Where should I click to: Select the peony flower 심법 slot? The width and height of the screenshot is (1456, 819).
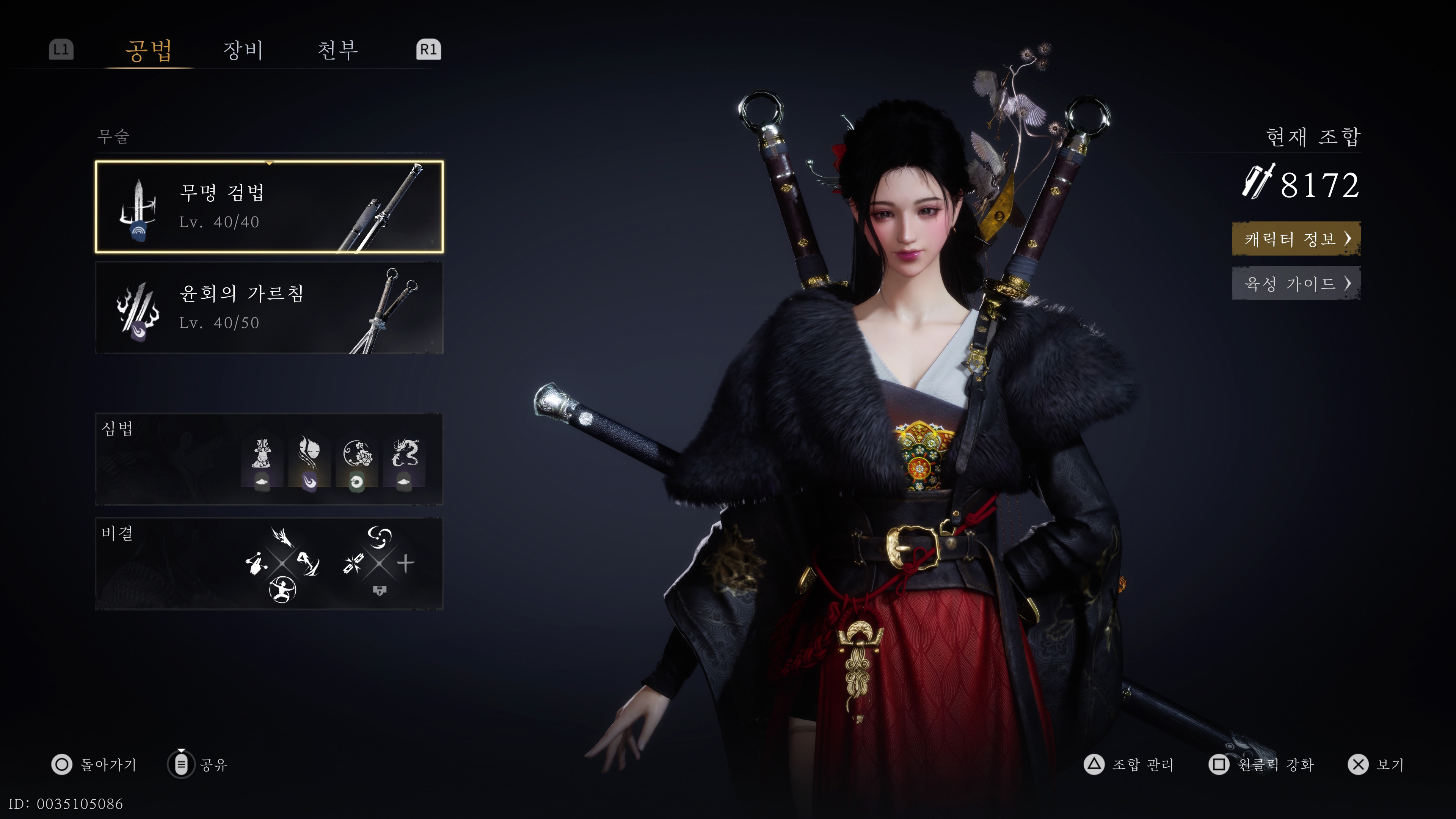coord(357,460)
